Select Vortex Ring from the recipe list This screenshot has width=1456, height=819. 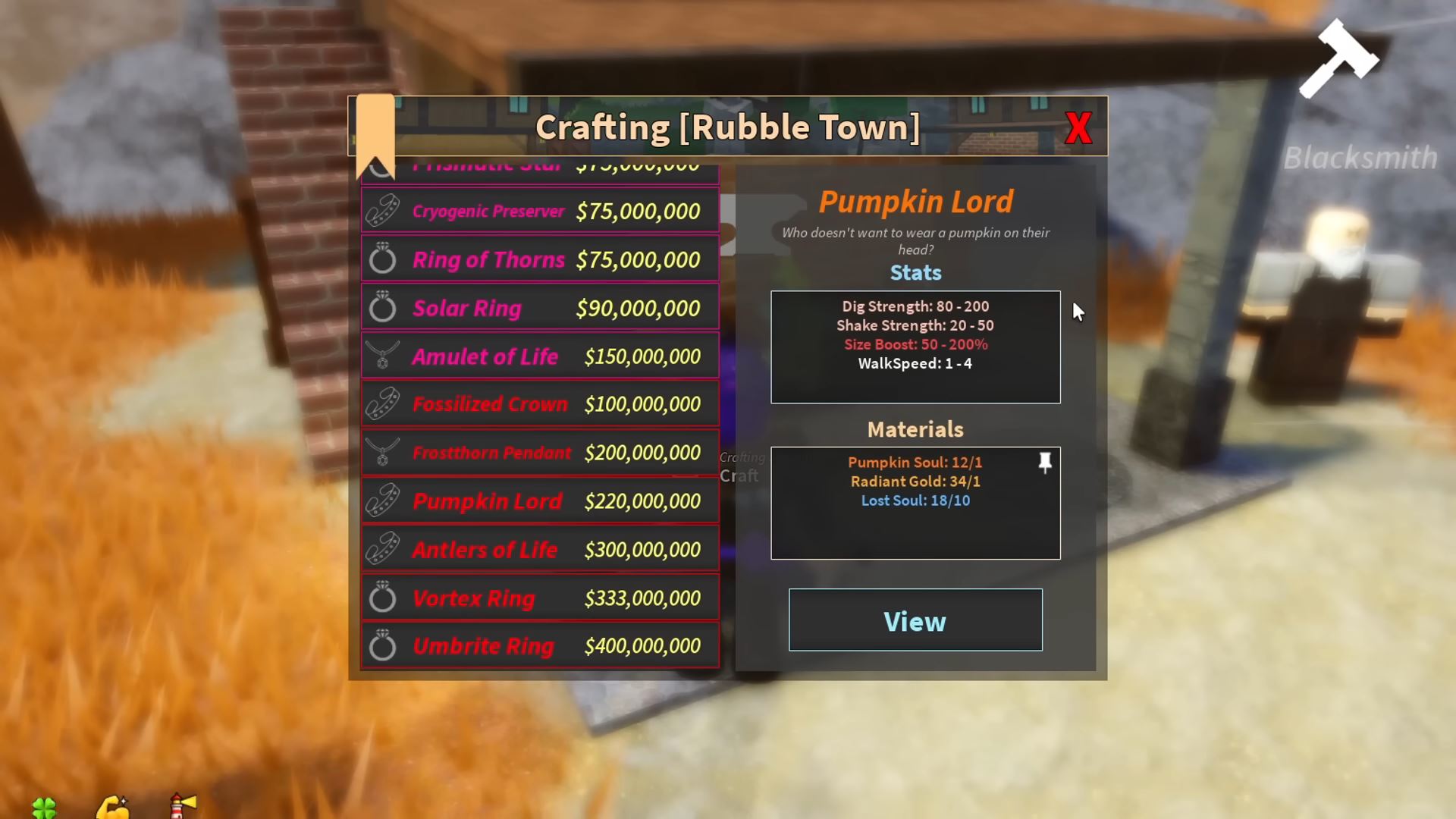coord(540,598)
